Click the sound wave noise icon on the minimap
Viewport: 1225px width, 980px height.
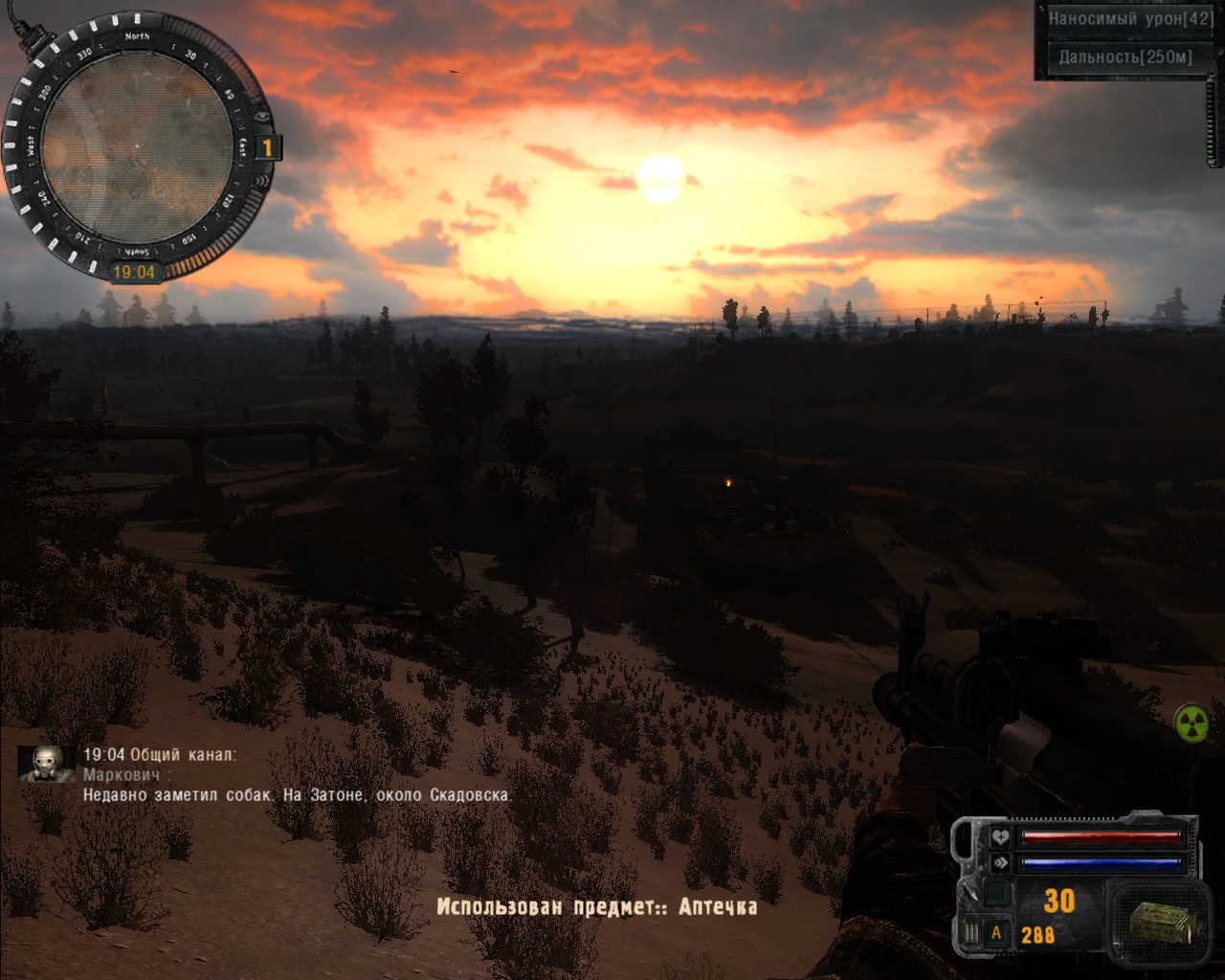262,181
